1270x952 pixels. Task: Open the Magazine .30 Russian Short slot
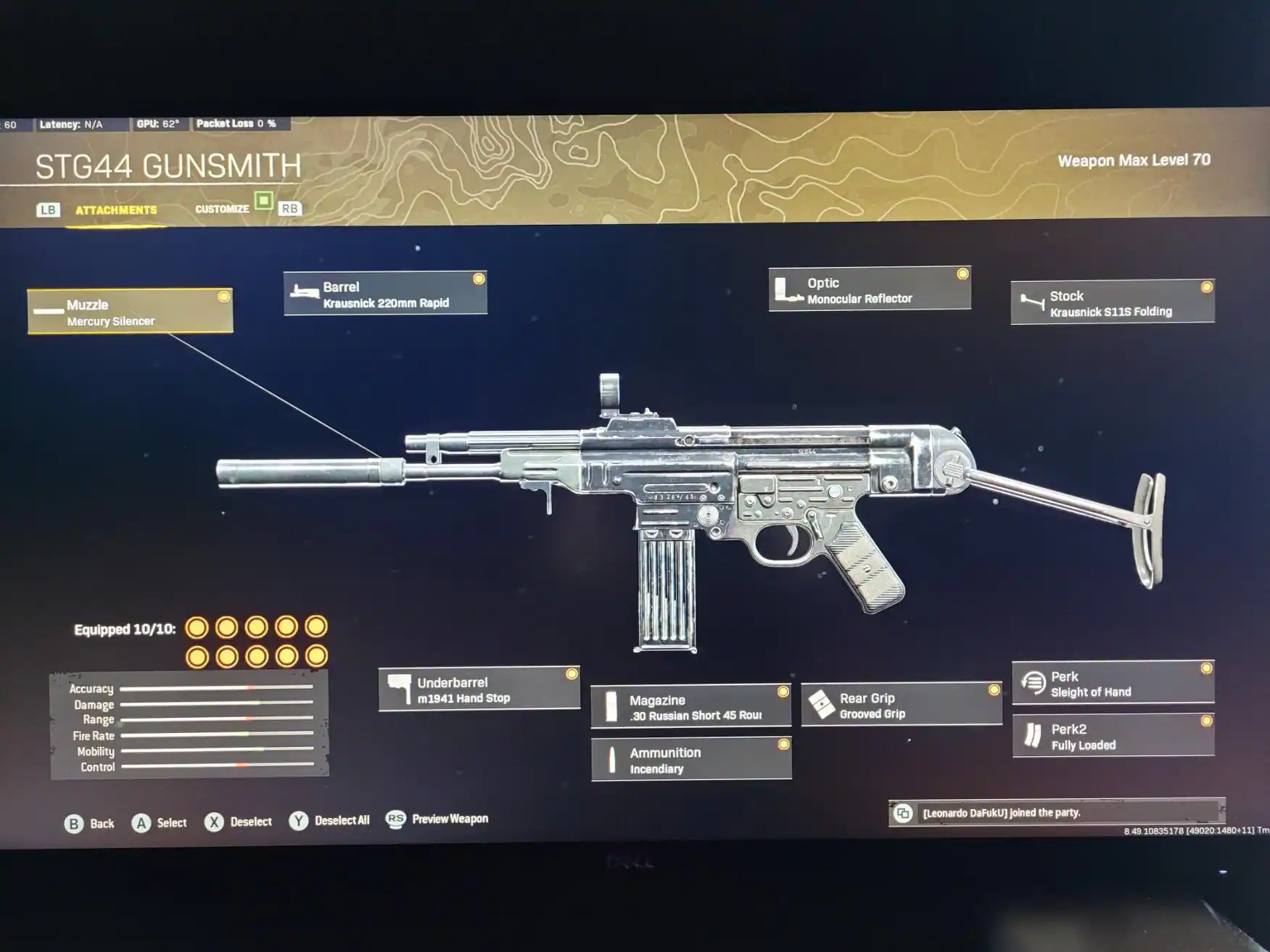[690, 706]
